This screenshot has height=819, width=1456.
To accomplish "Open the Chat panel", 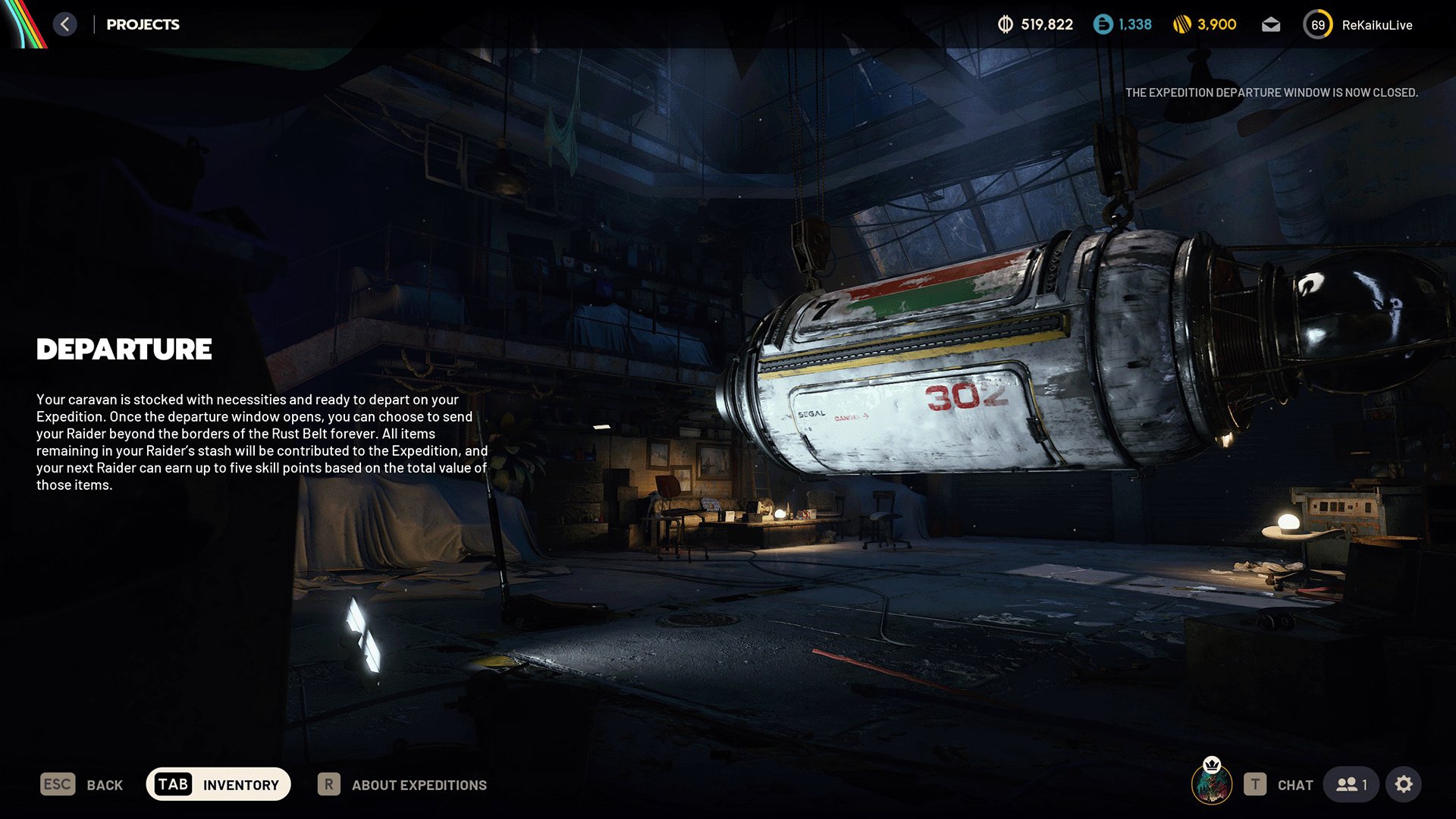I will coord(1279,785).
